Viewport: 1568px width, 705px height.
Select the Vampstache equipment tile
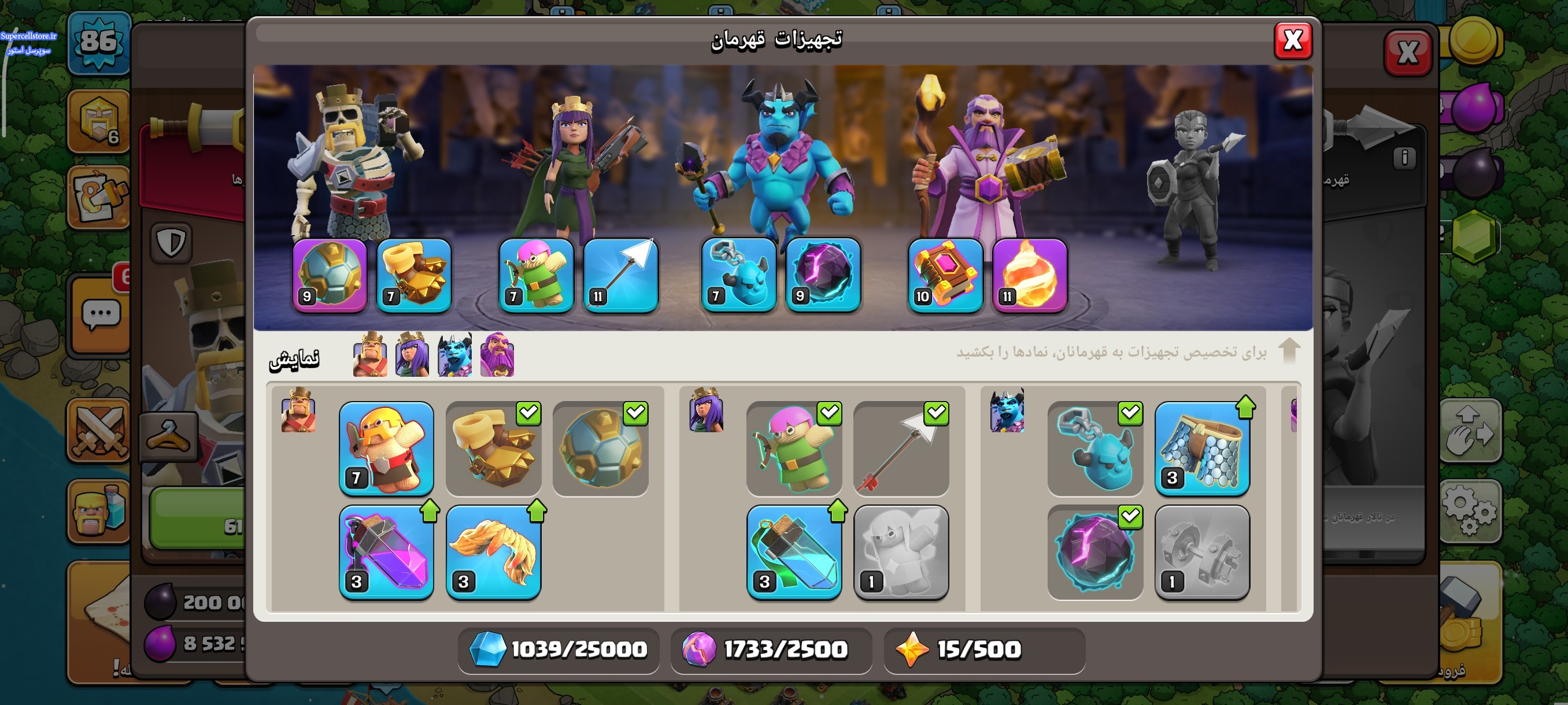(493, 552)
